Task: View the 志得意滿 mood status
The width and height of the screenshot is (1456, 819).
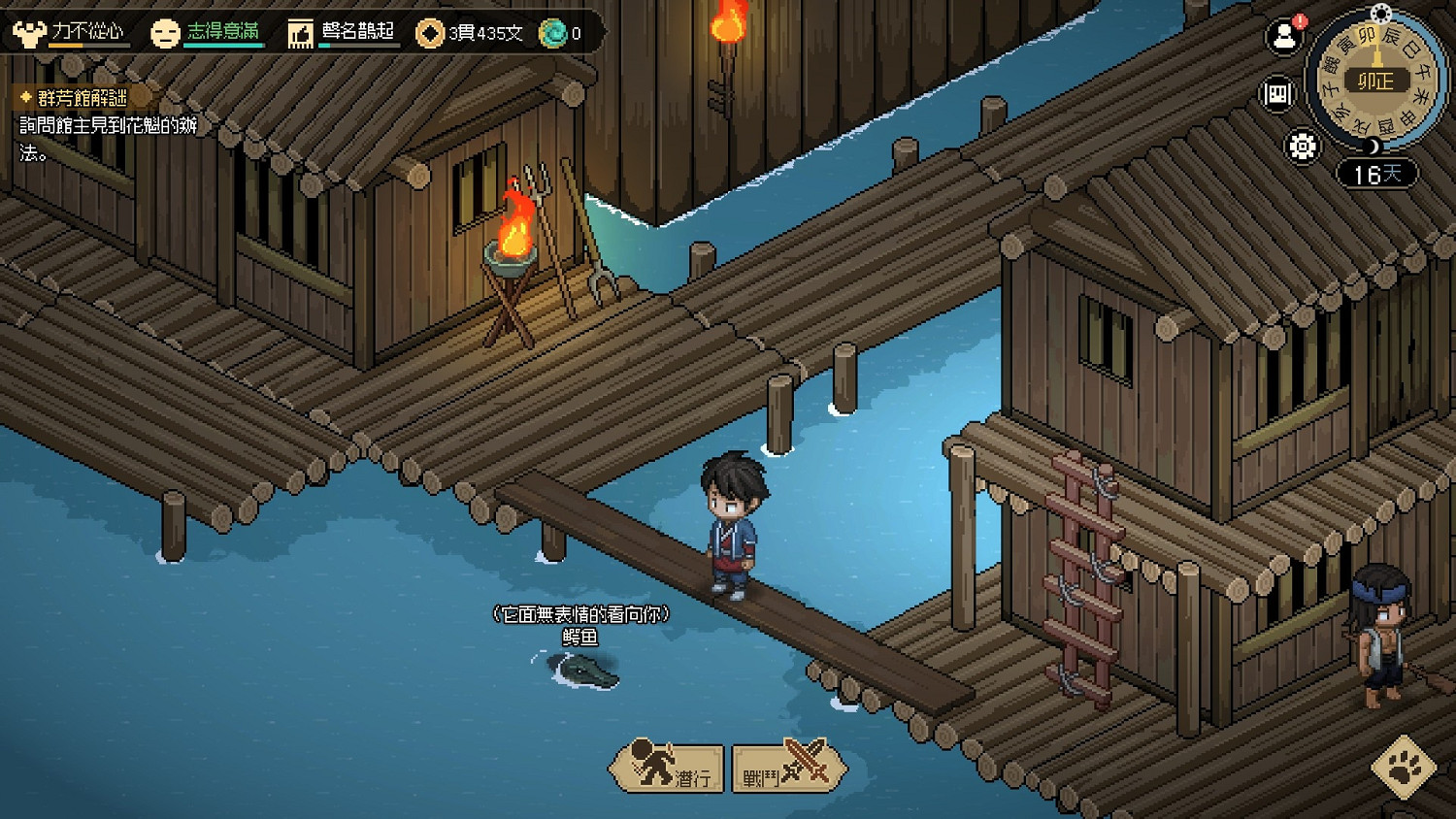Action: coord(208,33)
